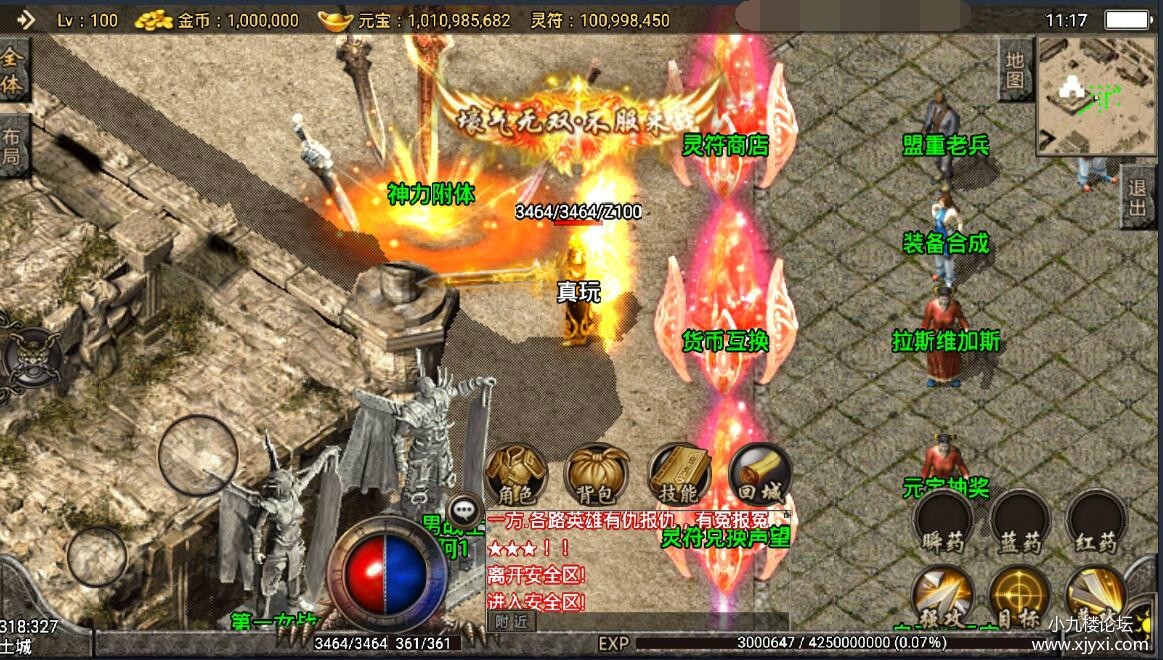Click the 退出 exit button
Viewport: 1163px width, 660px height.
click(x=1137, y=197)
